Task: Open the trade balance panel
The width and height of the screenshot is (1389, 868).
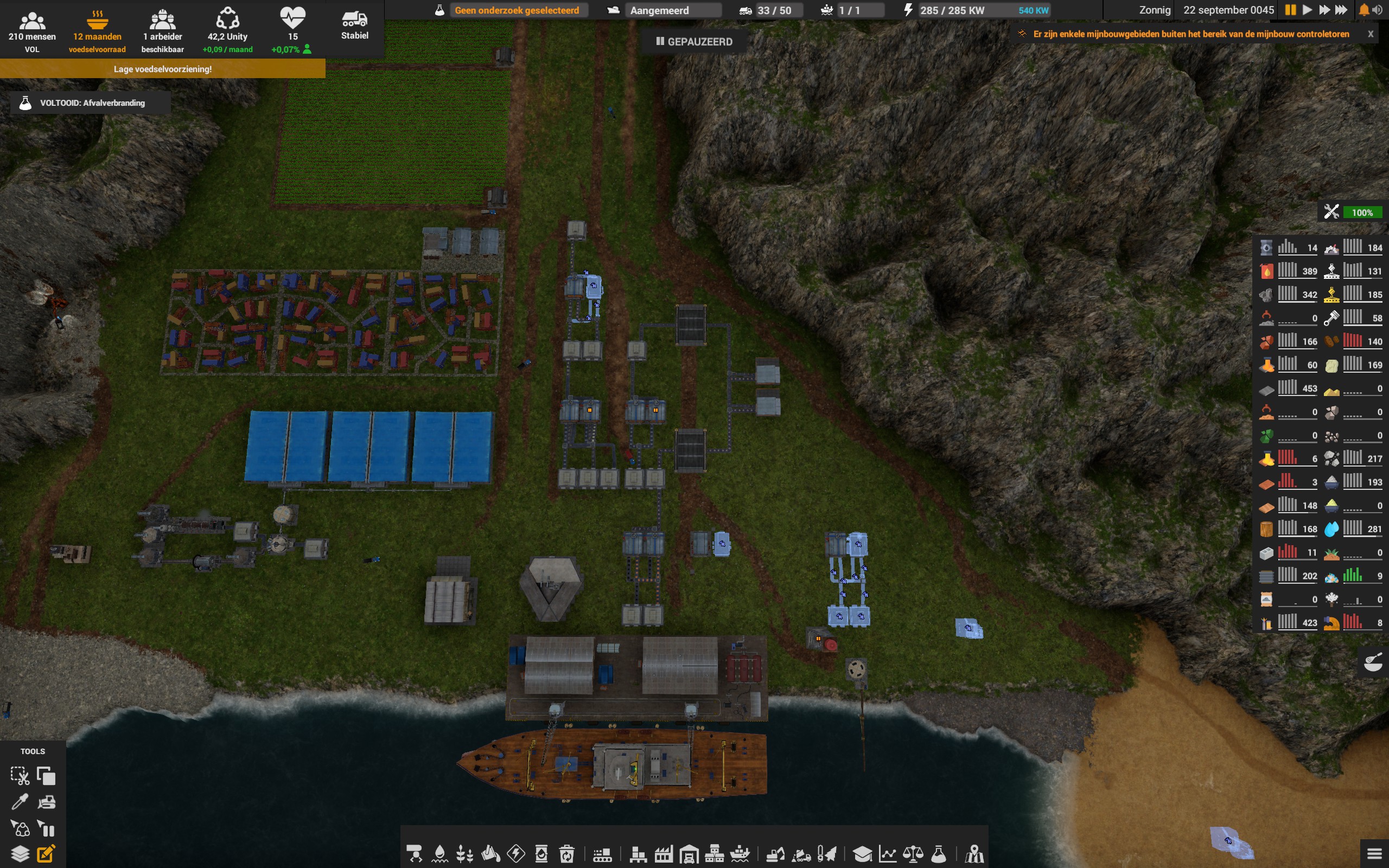Action: click(913, 854)
